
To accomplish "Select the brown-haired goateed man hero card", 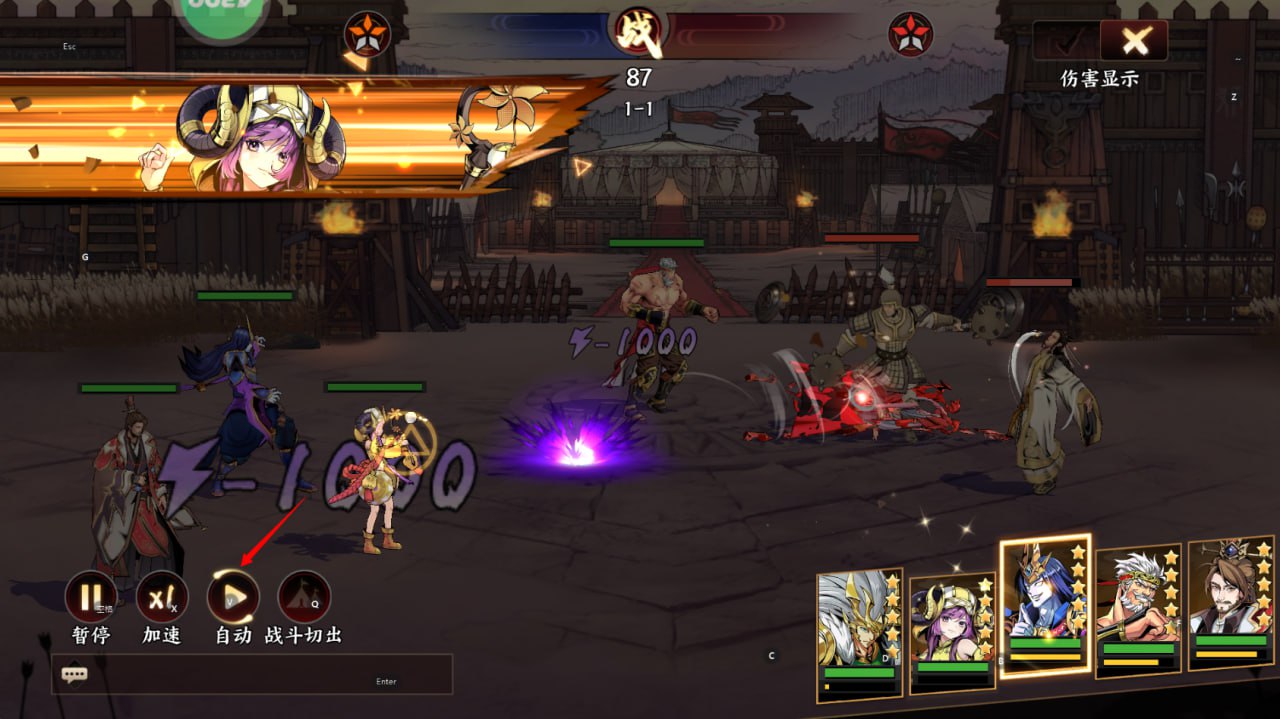I will click(x=1230, y=603).
